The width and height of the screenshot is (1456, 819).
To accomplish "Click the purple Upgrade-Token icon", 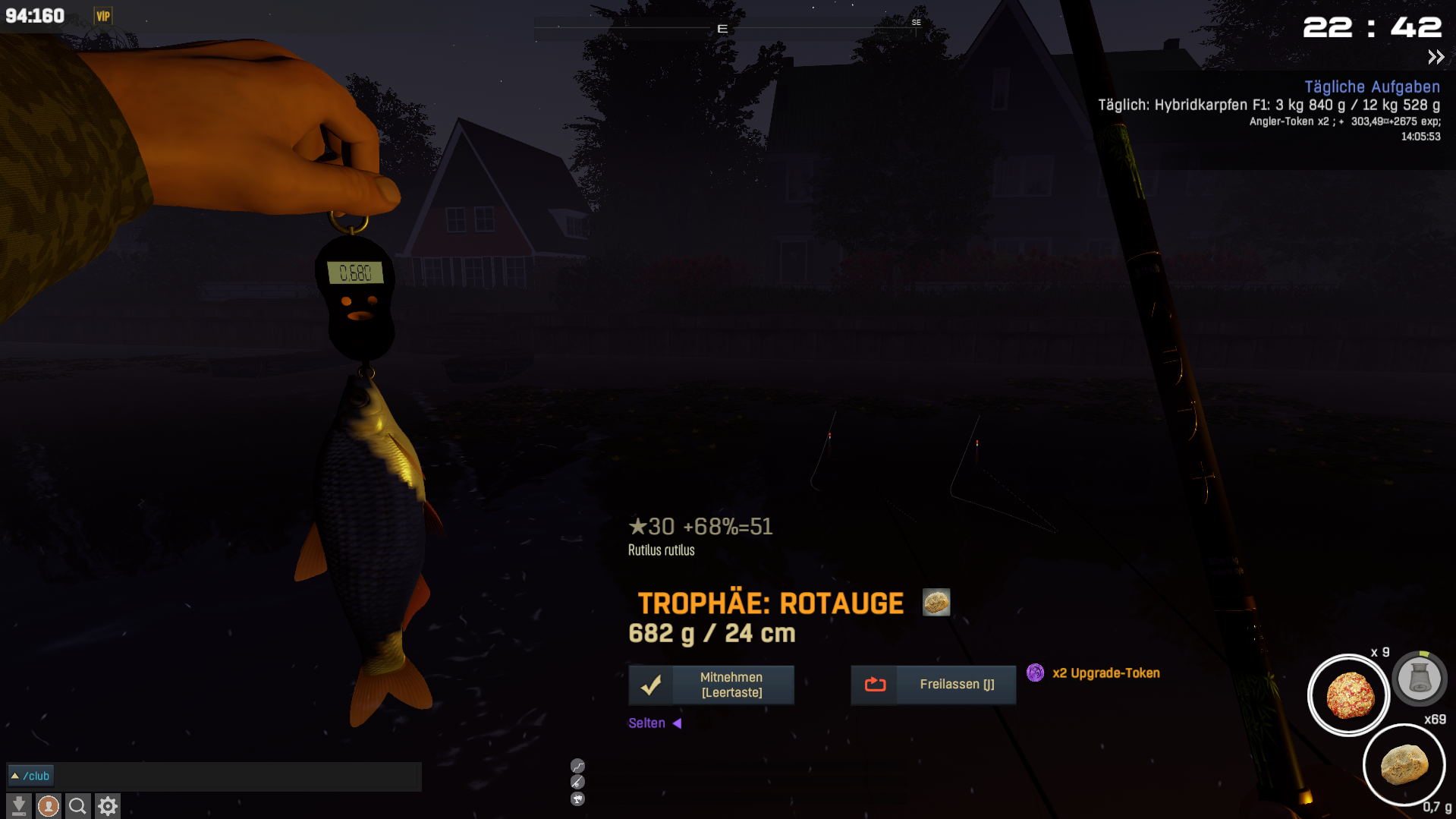I will tap(1035, 673).
